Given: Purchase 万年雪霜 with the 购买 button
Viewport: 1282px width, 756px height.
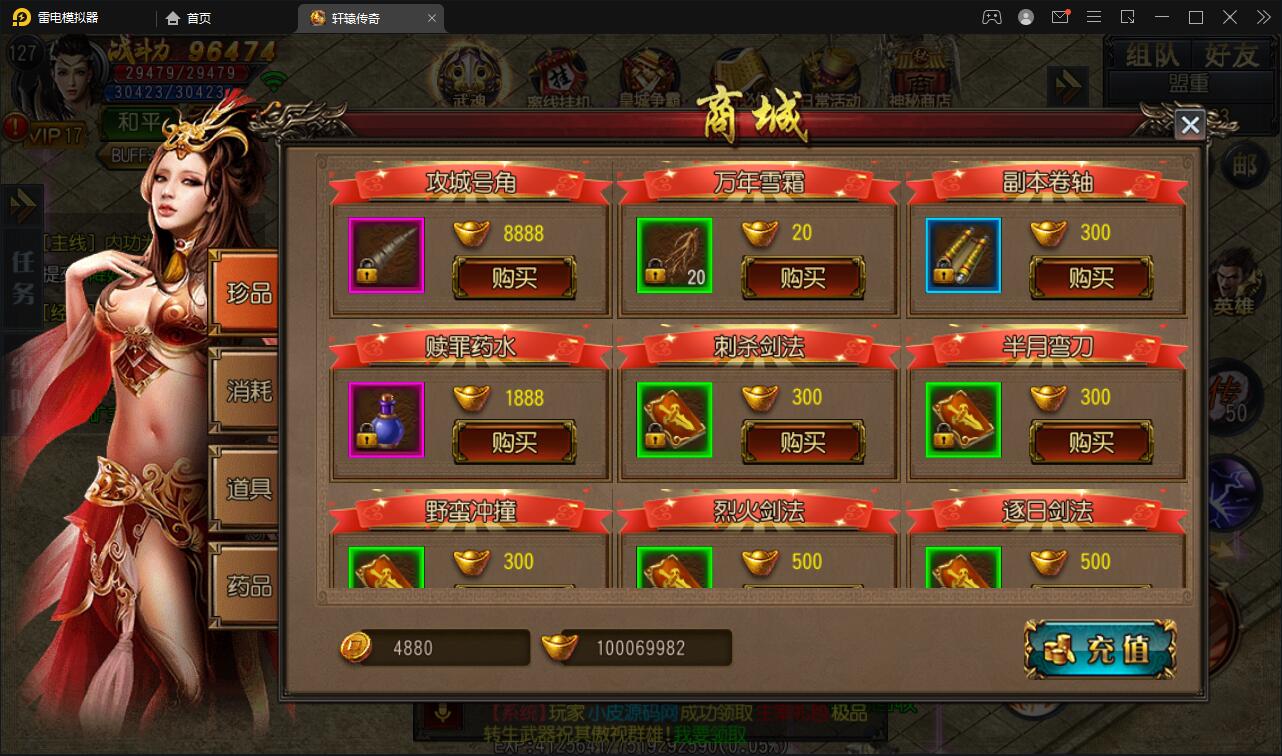Looking at the screenshot, I should click(802, 278).
